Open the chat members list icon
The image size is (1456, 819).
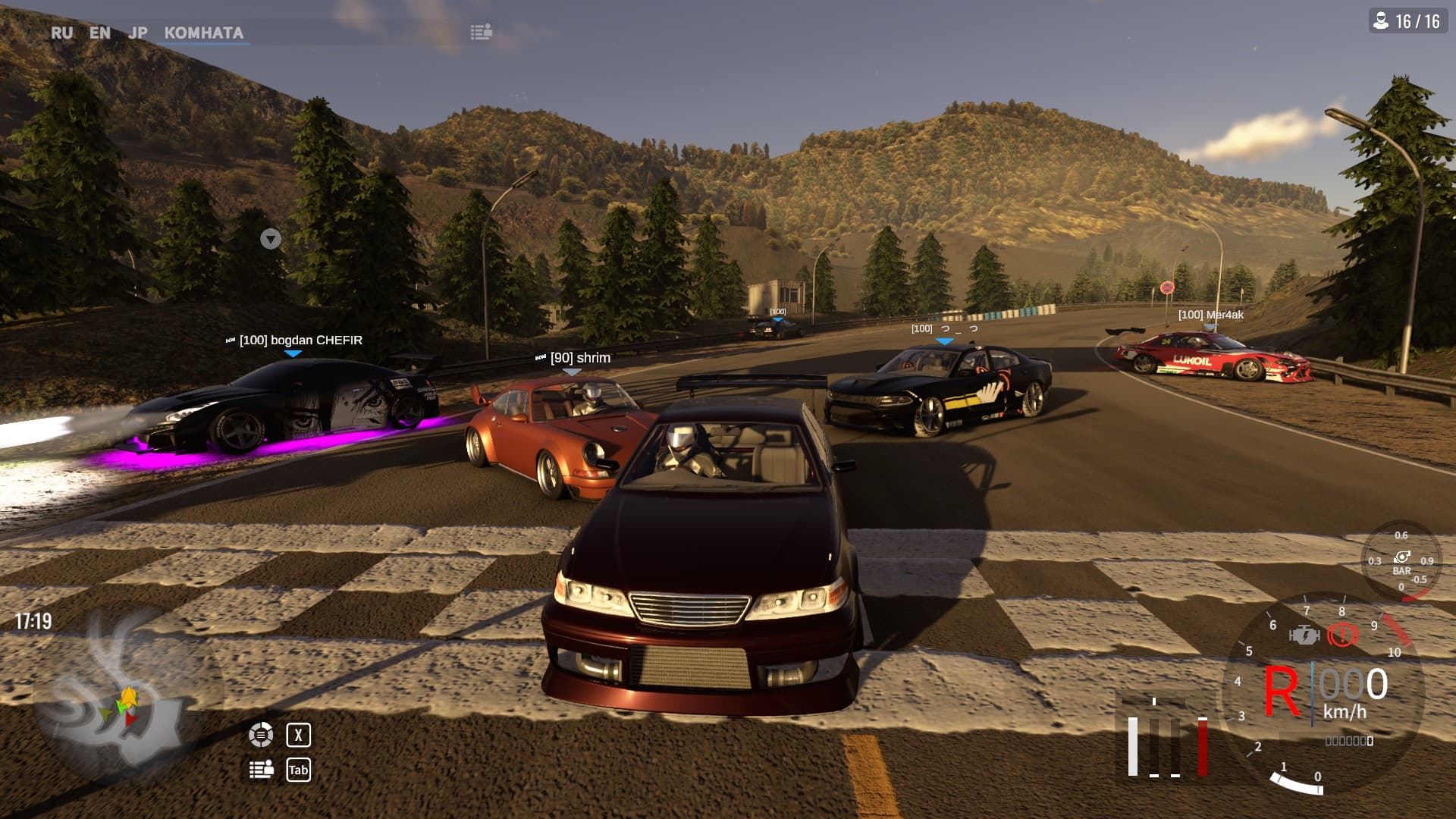point(481,32)
